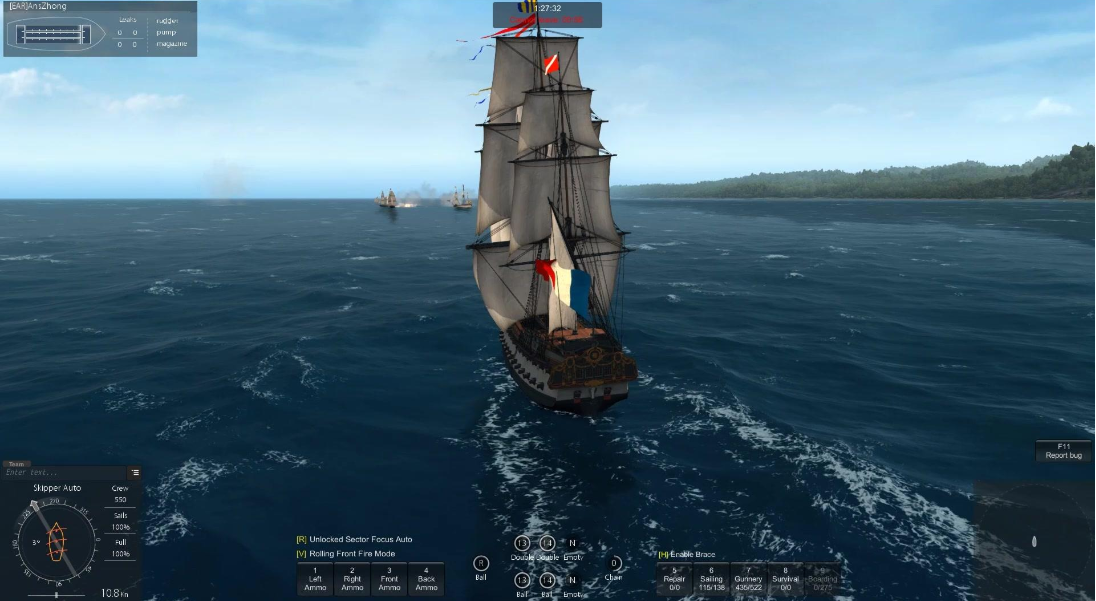Select the Right Ammo slot
The image size is (1096, 601).
pos(352,579)
